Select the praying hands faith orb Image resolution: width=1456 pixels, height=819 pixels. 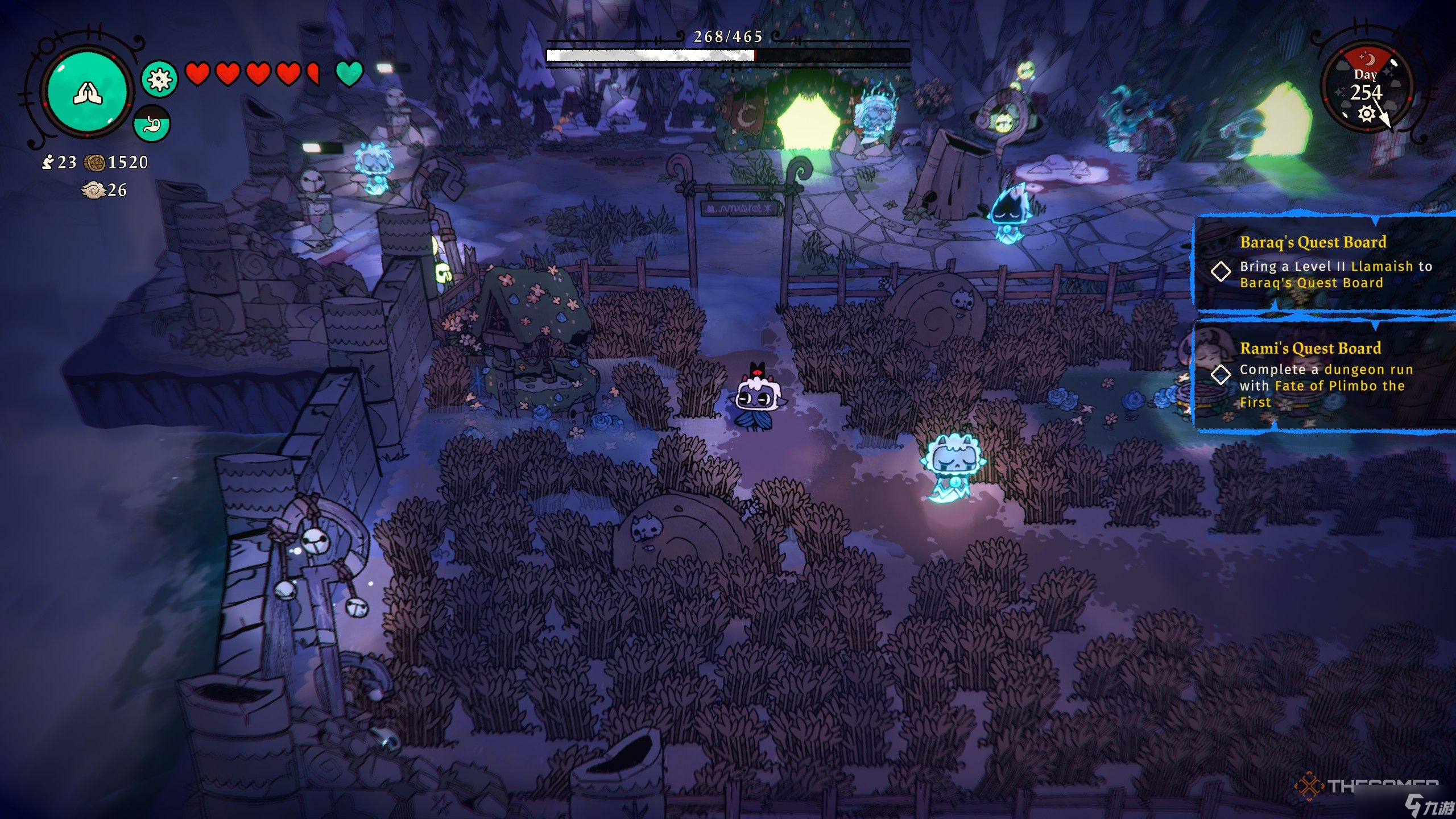pyautogui.click(x=87, y=93)
